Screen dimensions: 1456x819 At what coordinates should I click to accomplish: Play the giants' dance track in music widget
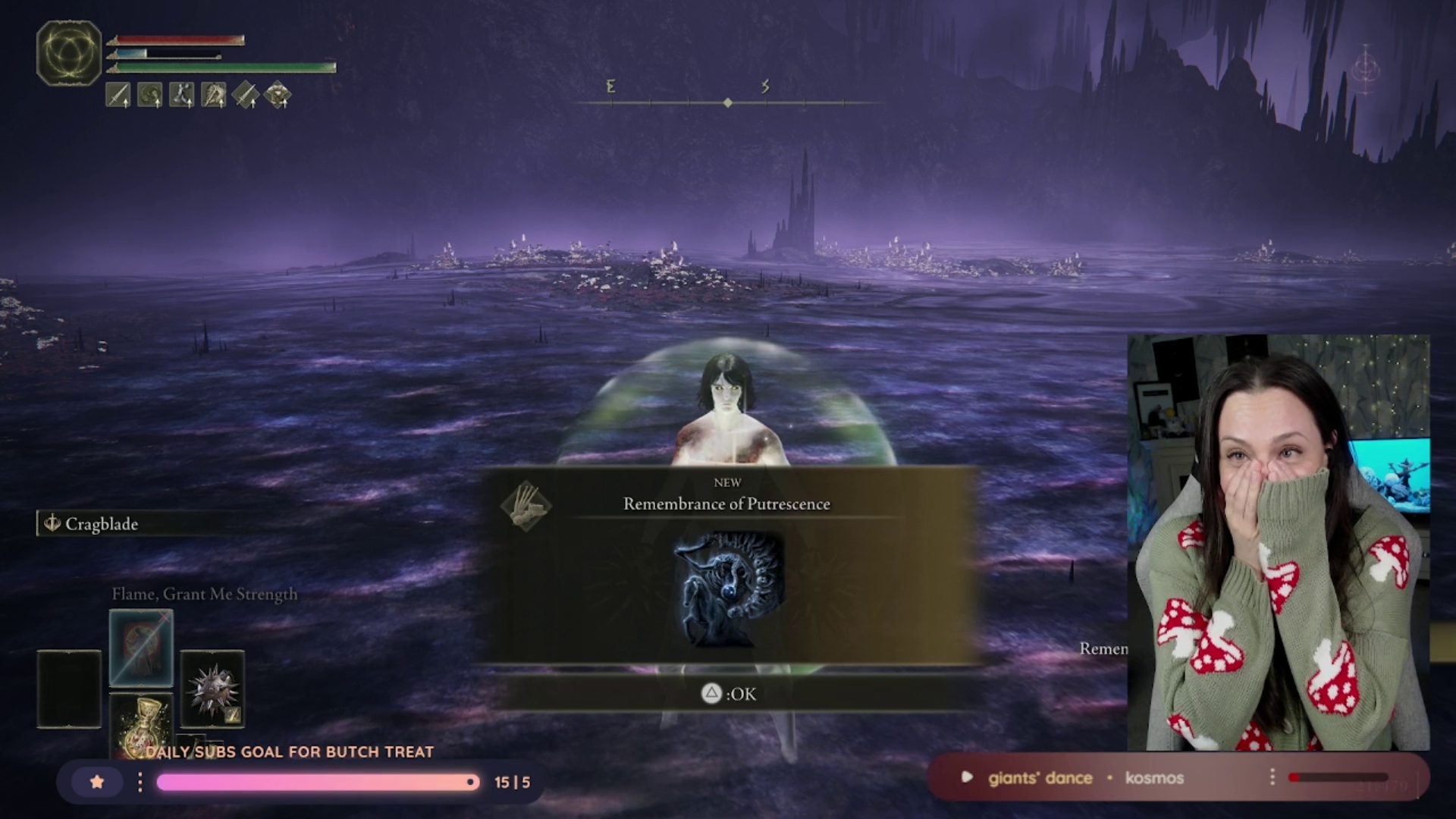(967, 777)
